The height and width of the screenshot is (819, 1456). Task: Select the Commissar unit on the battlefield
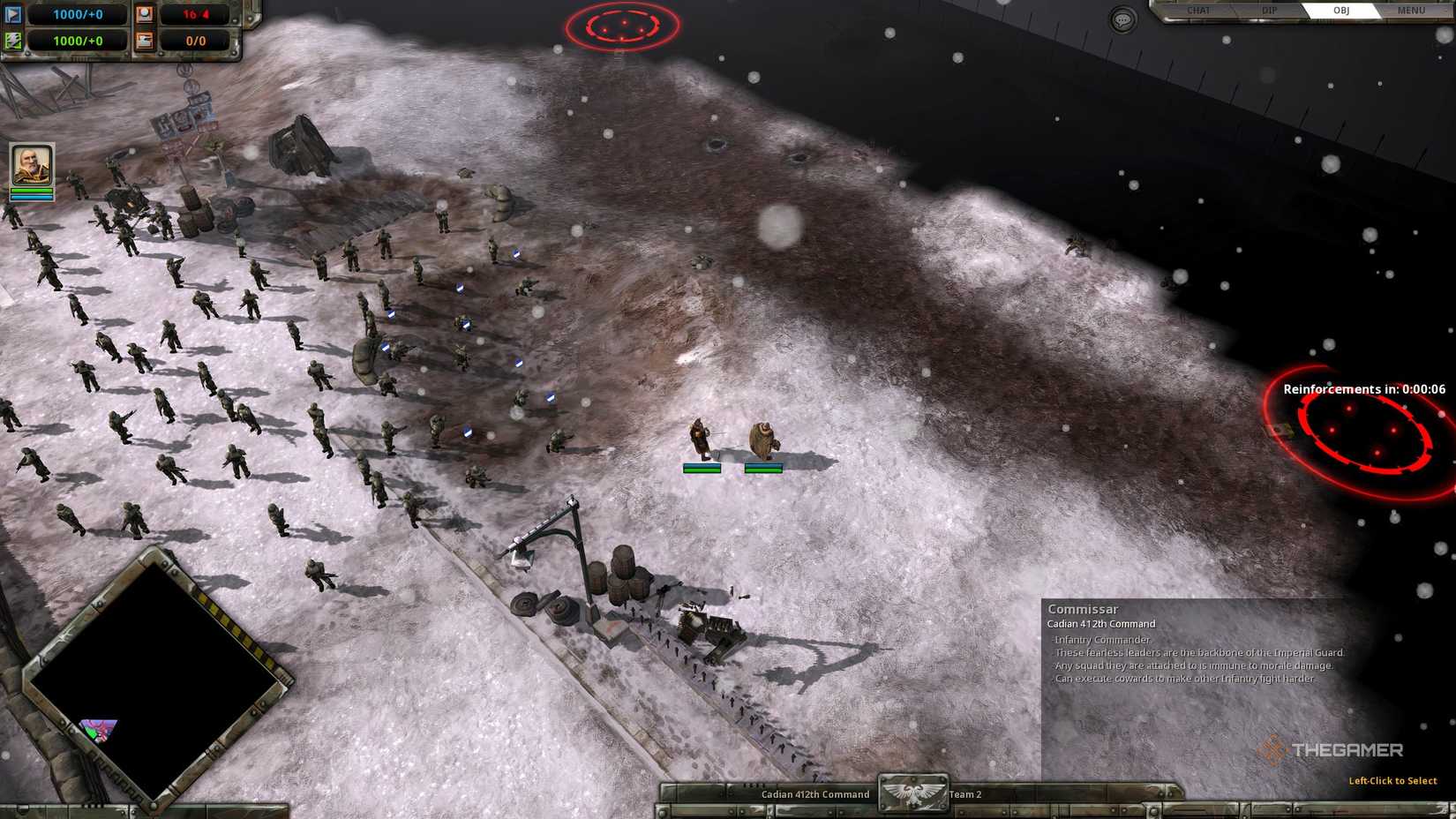pos(699,437)
